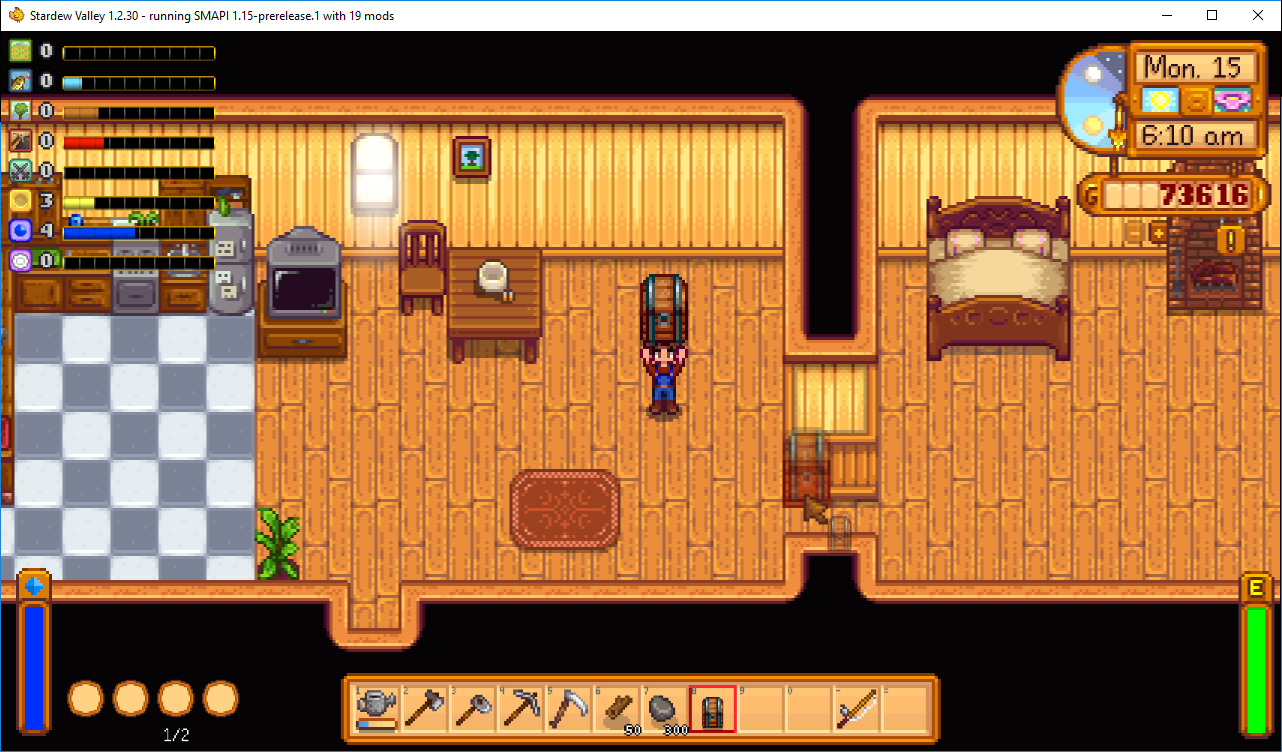1282x752 pixels.
Task: Click the highlighted chest hotbar slot
Action: (713, 709)
